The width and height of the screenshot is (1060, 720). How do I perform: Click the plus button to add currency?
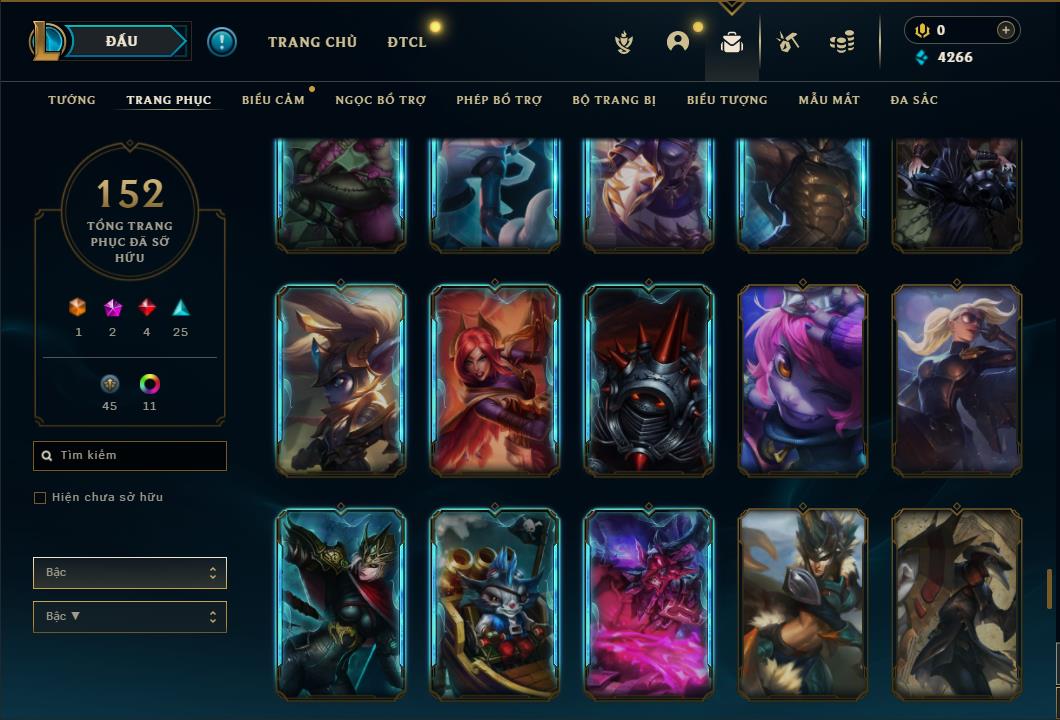point(1006,30)
